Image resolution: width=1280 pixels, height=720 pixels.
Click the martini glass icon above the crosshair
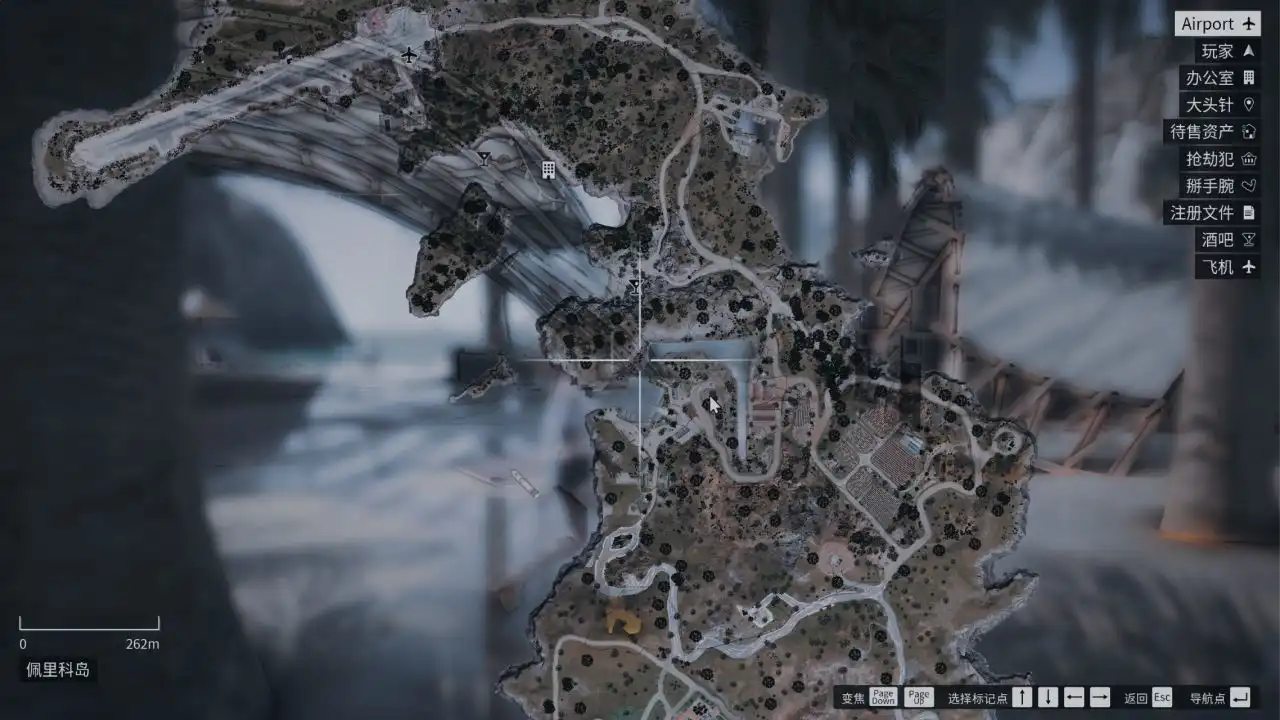click(x=636, y=287)
